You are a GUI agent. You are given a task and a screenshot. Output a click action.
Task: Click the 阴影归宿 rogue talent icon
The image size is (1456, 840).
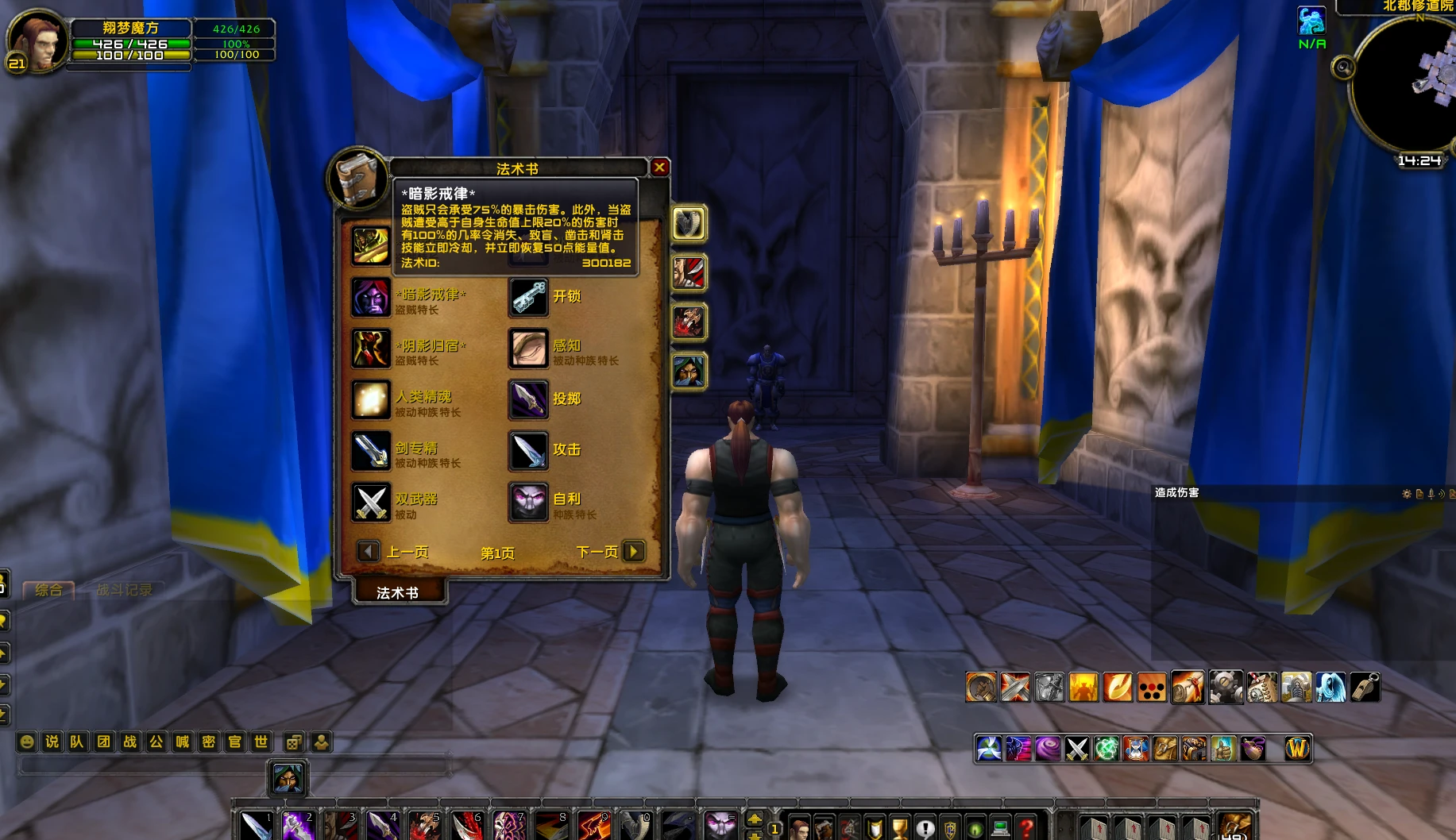[x=371, y=349]
